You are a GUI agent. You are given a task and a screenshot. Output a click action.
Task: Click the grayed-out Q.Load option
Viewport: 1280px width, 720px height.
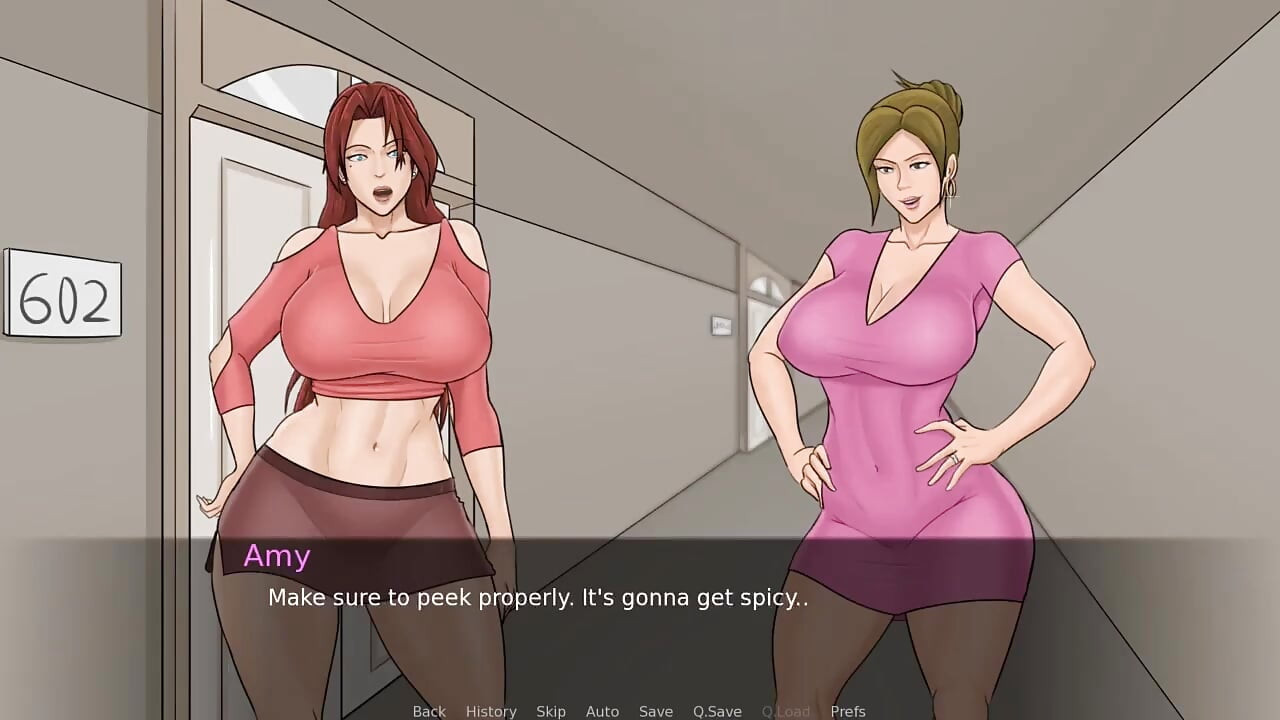point(785,711)
